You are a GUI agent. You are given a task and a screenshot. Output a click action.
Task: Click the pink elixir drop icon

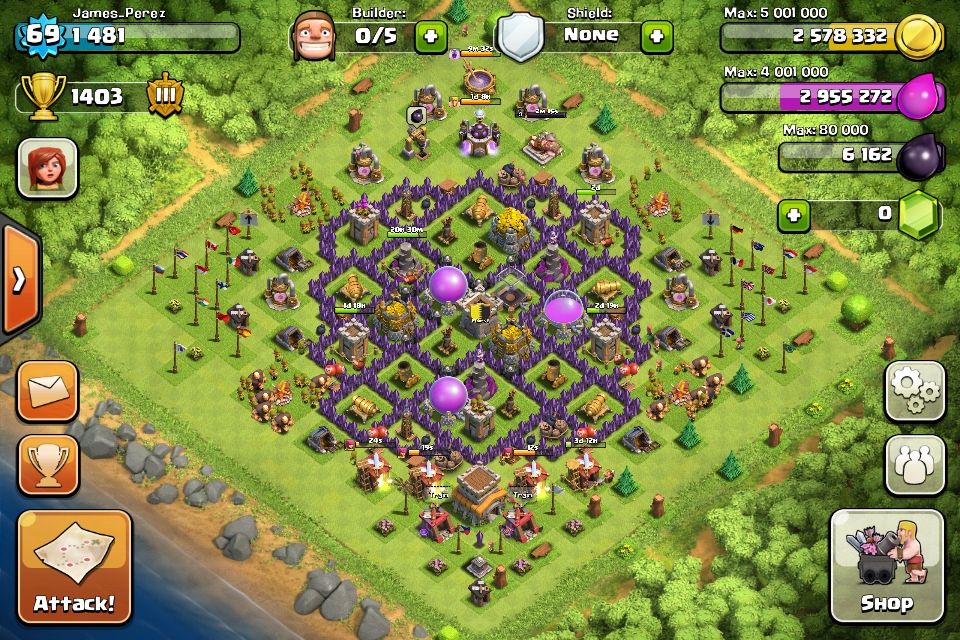click(x=916, y=98)
